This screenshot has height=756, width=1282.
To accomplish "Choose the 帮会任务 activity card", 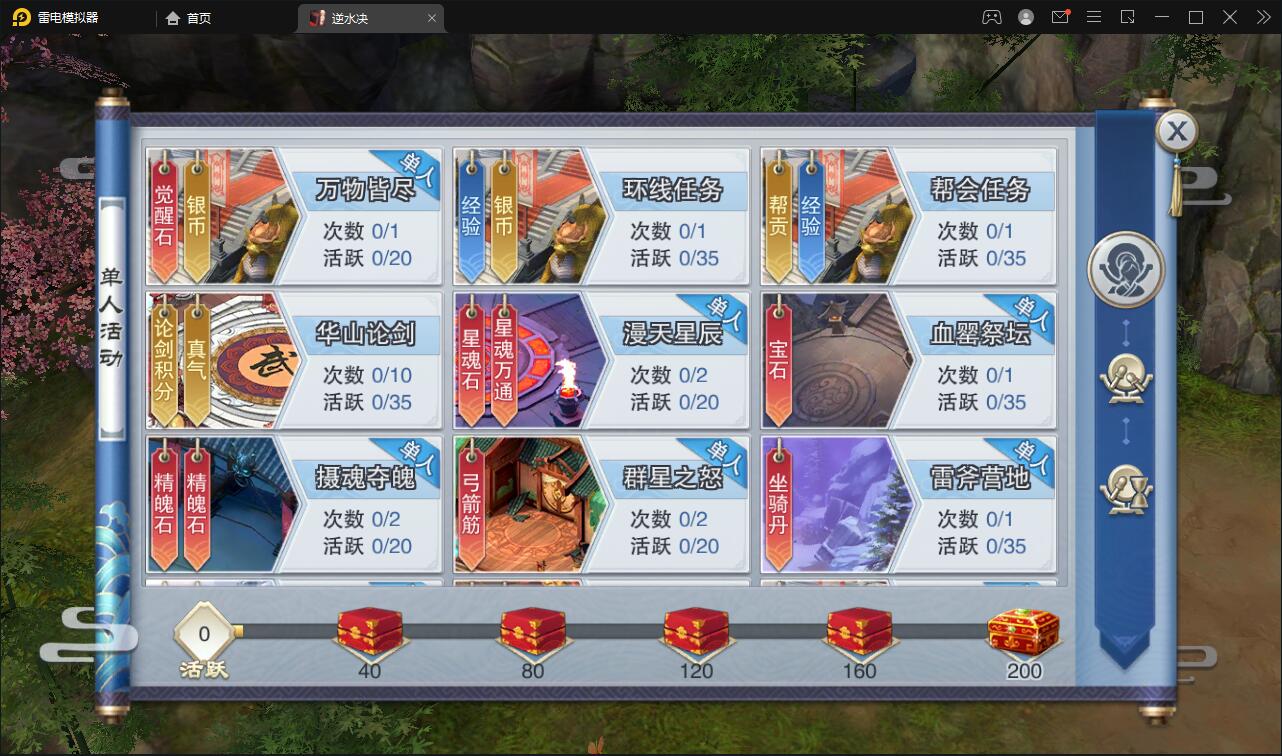I will click(x=908, y=217).
